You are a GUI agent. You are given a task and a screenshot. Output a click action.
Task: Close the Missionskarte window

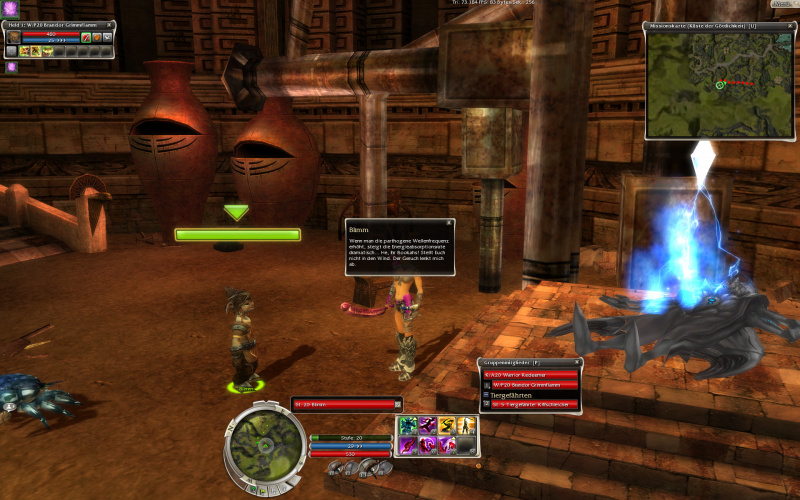click(x=789, y=25)
